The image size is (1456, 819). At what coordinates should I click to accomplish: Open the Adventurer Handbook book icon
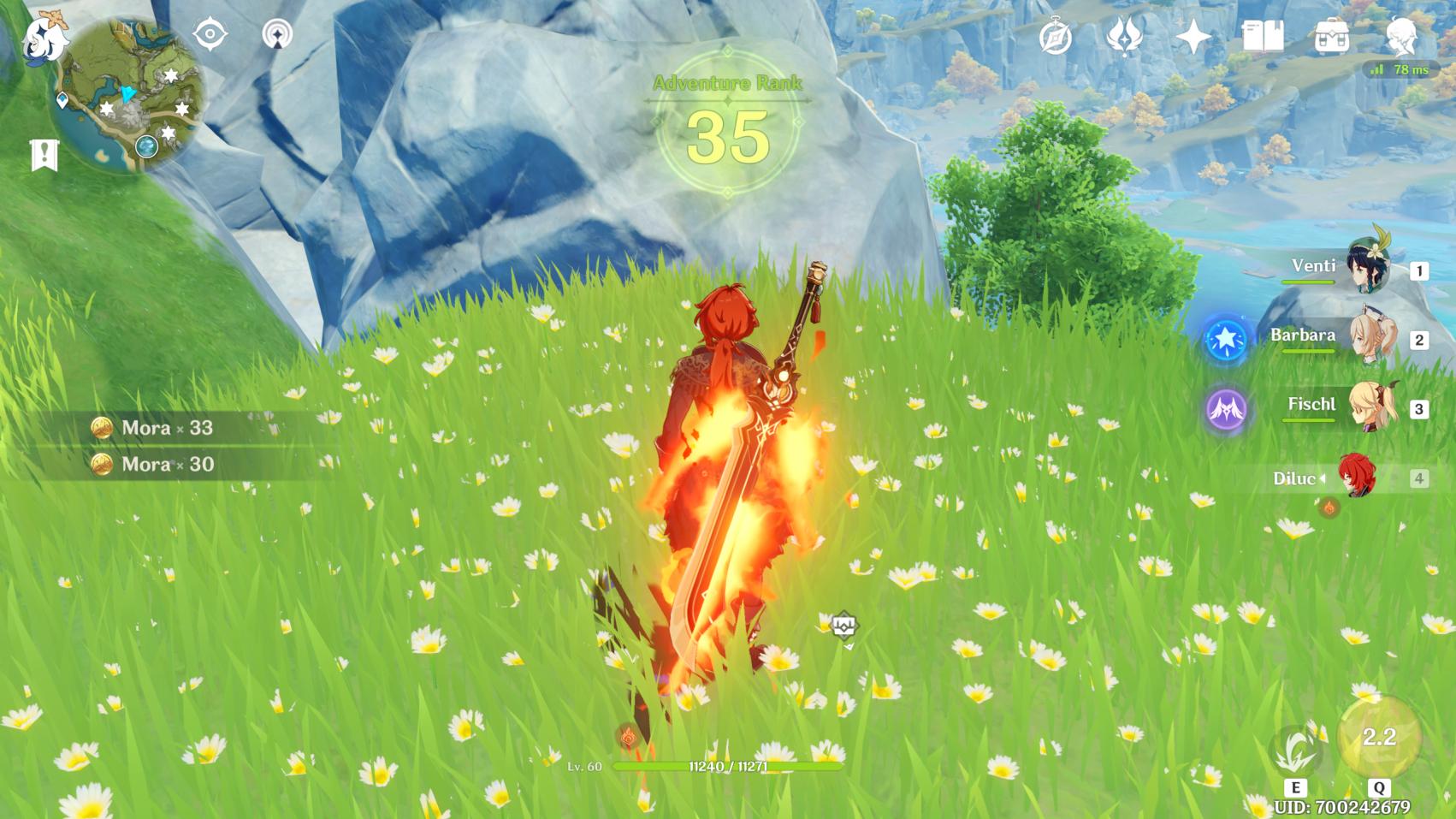[x=1262, y=37]
